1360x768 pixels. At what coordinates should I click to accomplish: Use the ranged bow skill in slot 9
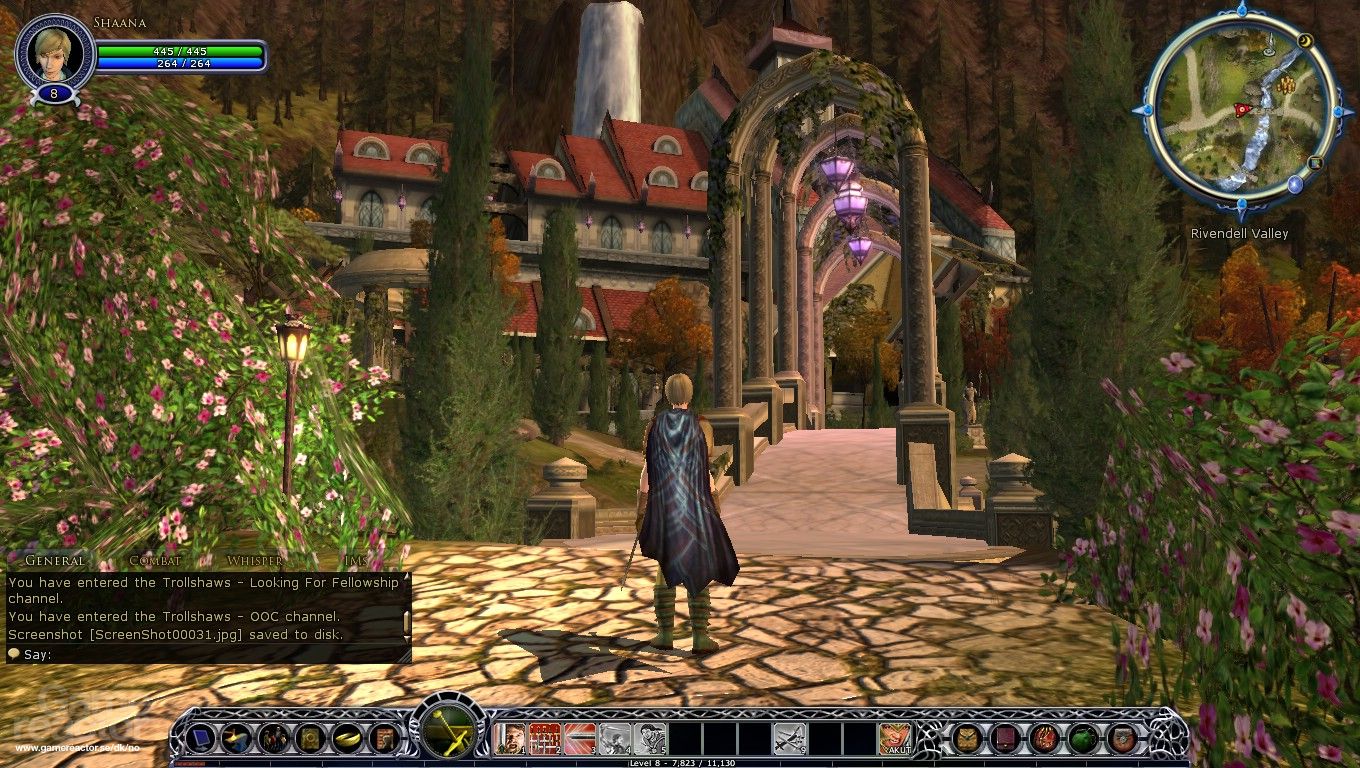[790, 738]
